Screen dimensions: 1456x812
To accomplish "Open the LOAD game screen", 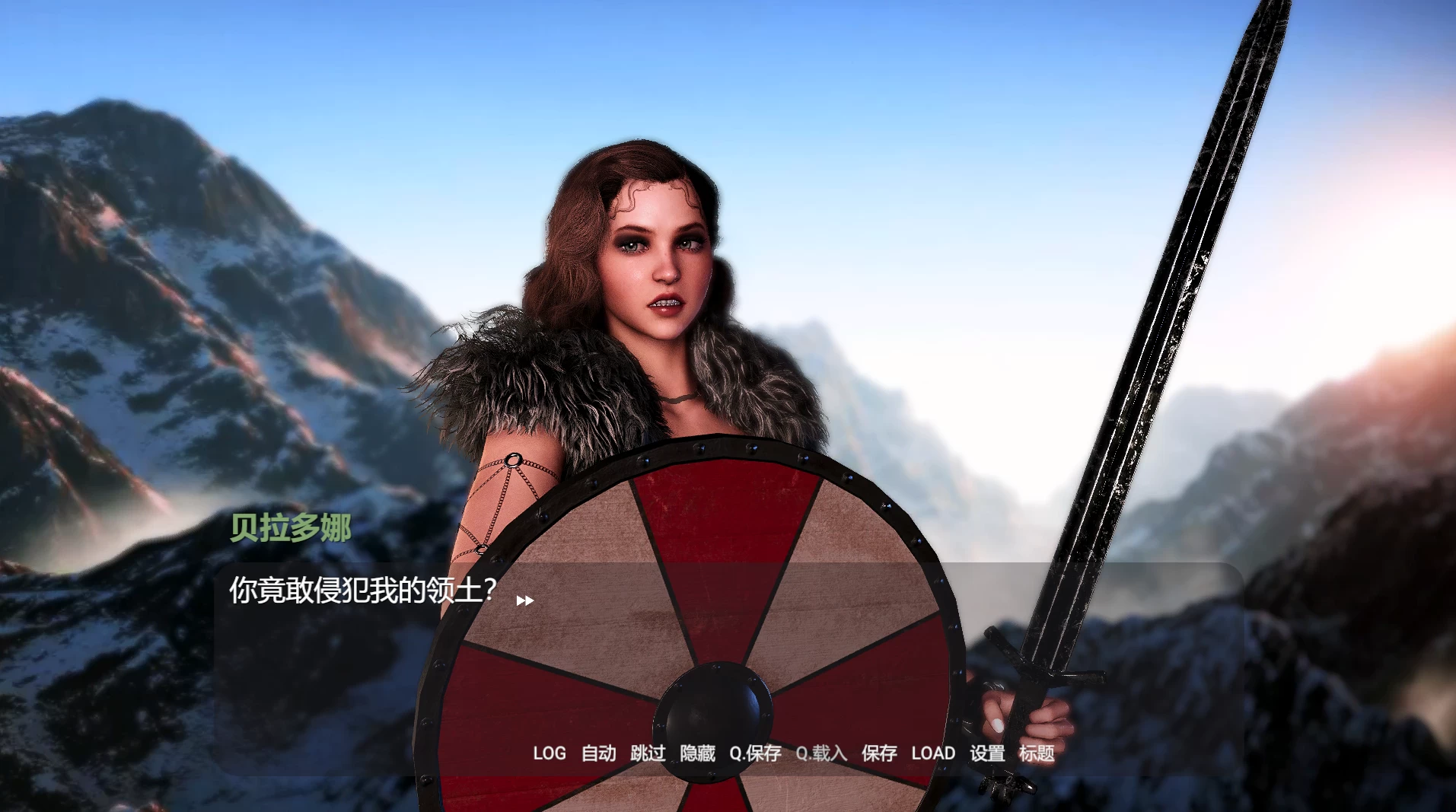I will (935, 753).
